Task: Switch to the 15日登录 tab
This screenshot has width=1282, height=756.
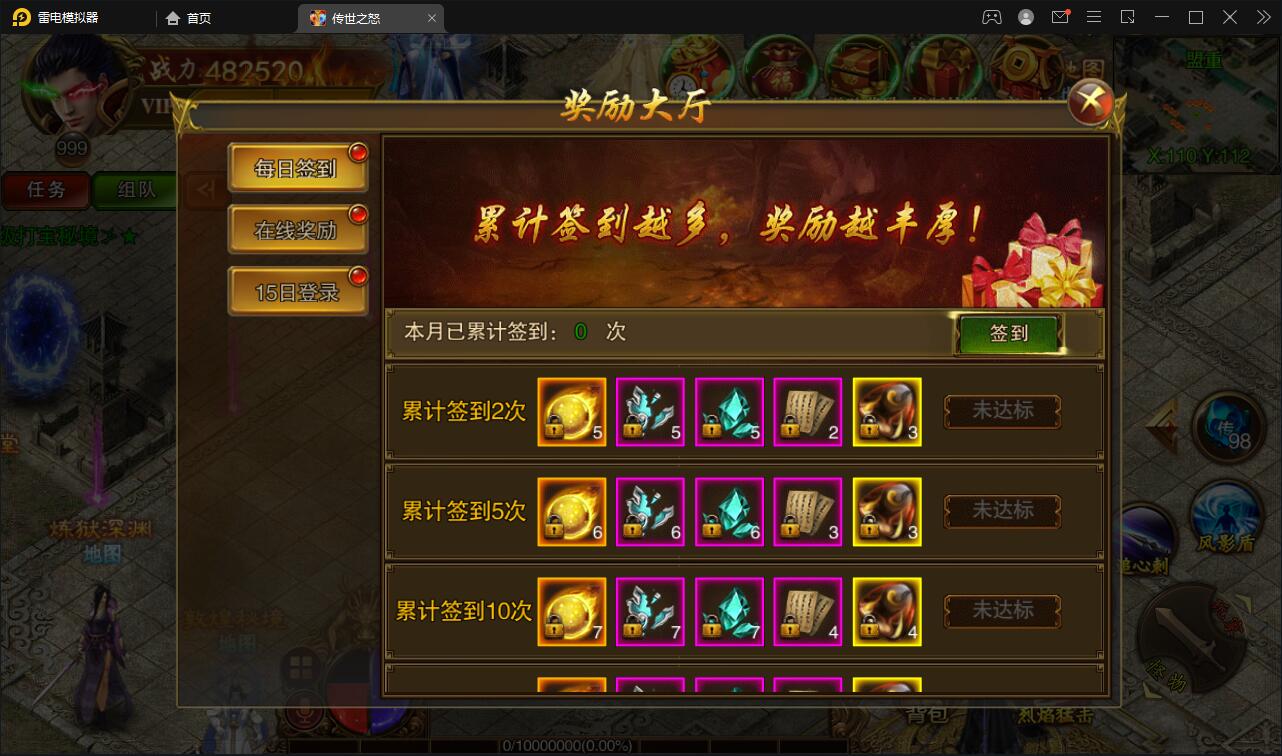Action: [297, 291]
